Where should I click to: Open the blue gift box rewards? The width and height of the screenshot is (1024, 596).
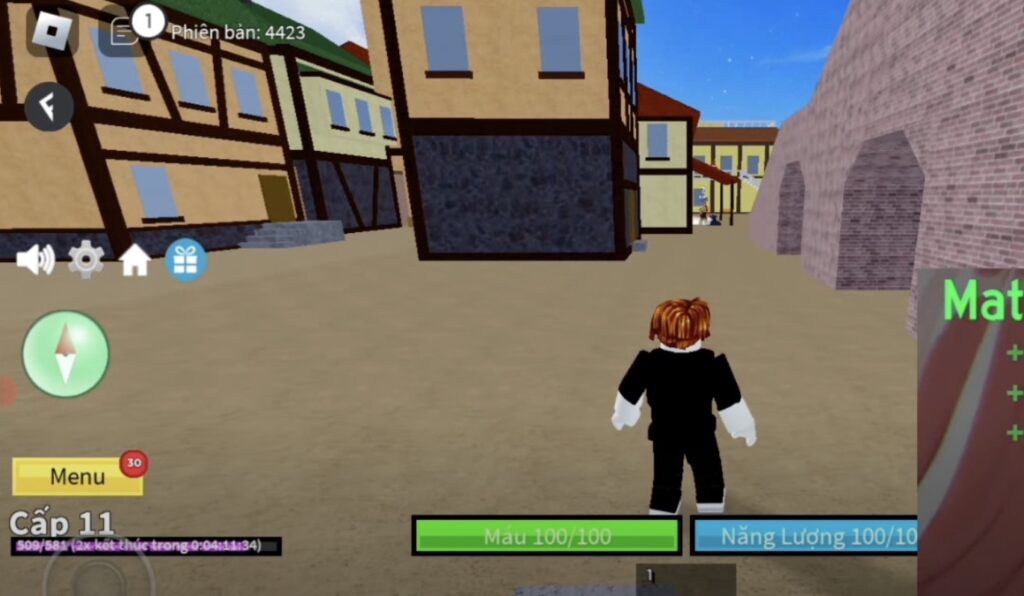click(186, 260)
